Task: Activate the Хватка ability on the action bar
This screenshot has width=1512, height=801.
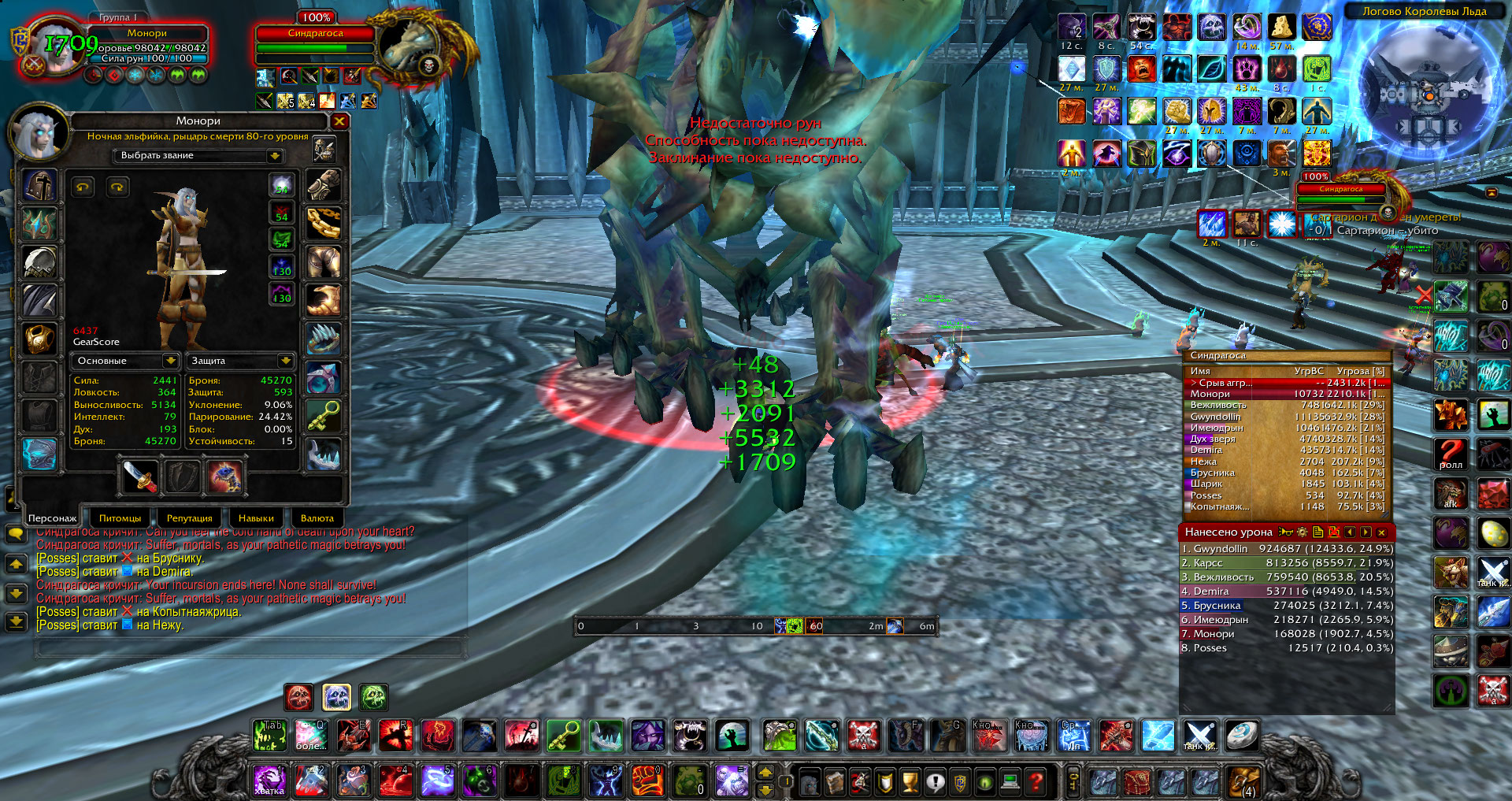Action: pos(269,780)
